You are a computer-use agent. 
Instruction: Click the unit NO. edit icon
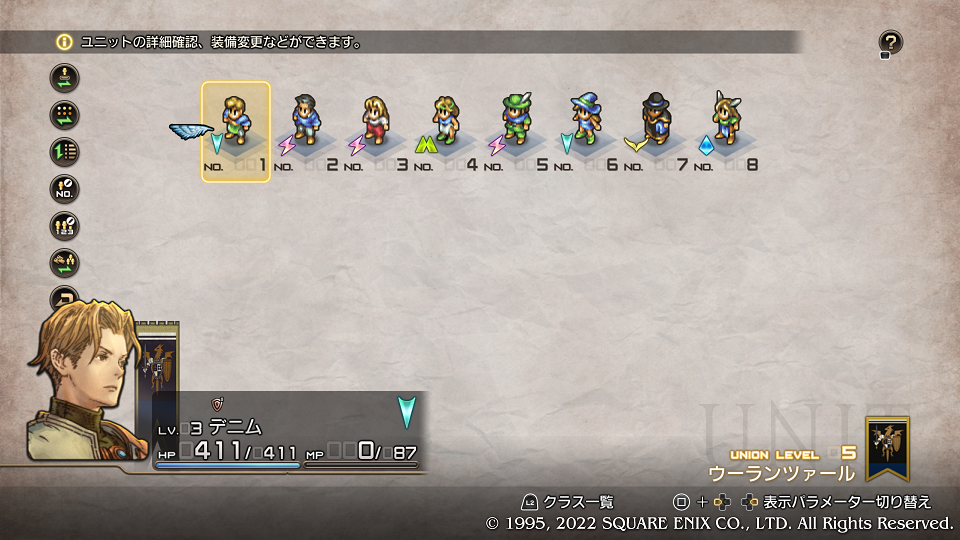click(64, 189)
